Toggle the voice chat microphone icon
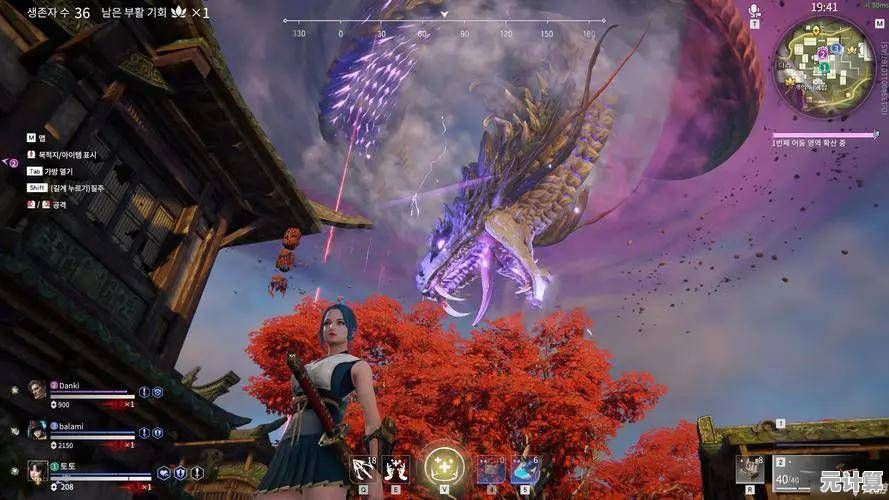The width and height of the screenshot is (889, 500). click(x=755, y=11)
